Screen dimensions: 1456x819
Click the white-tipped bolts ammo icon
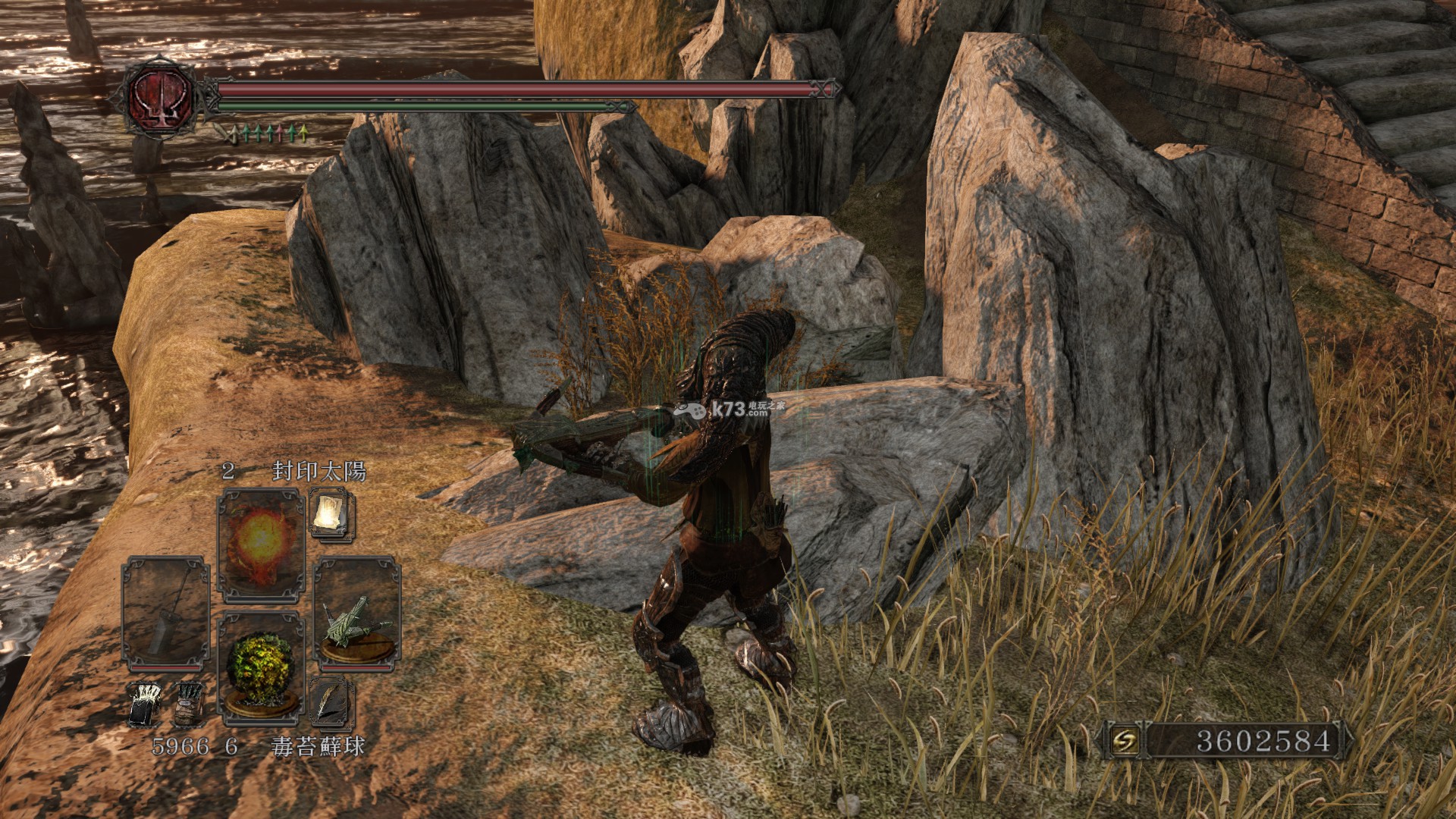pos(145,705)
